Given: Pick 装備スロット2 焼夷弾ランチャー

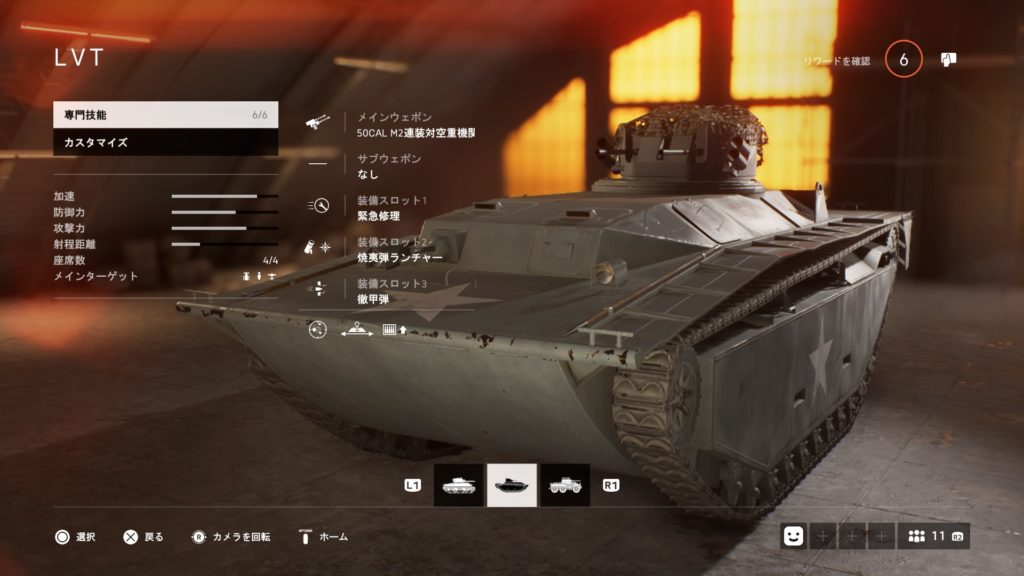Looking at the screenshot, I should point(399,249).
